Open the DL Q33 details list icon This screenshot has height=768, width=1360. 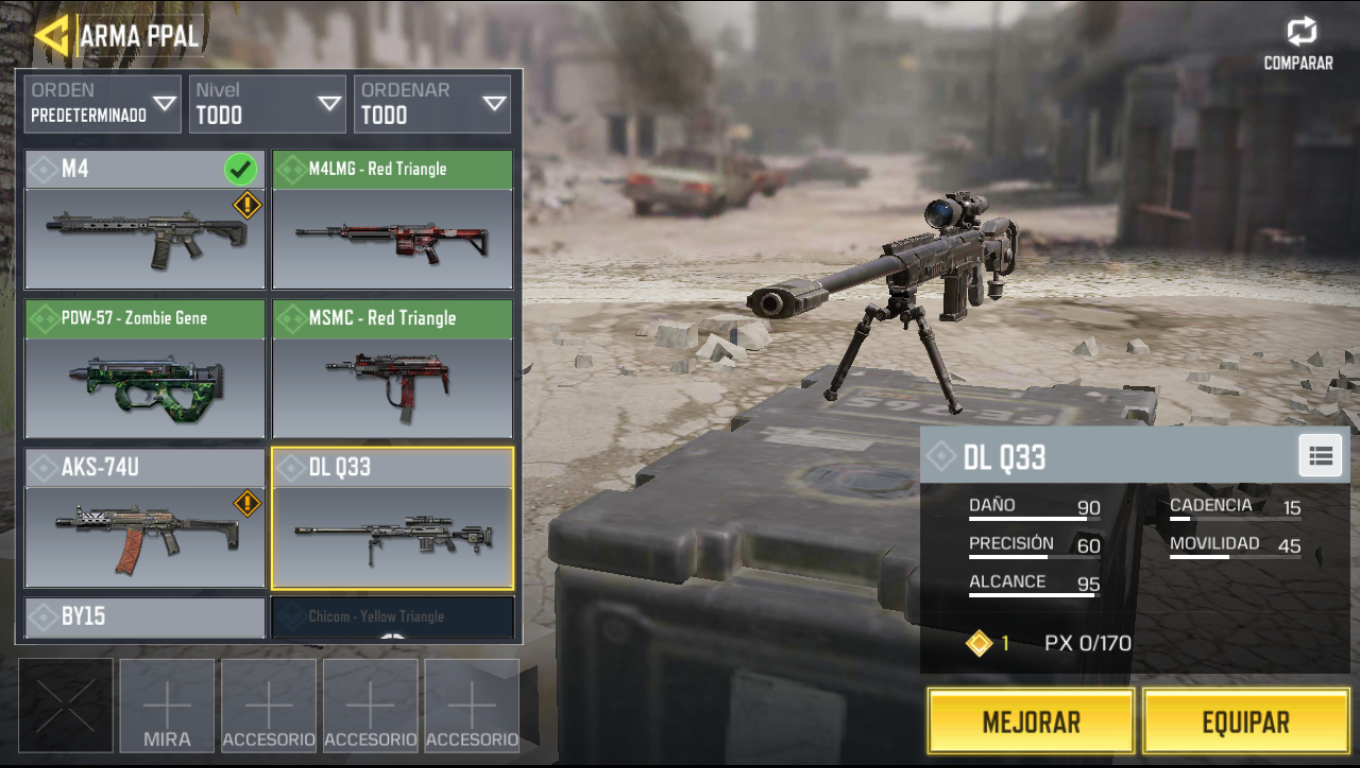pyautogui.click(x=1320, y=456)
